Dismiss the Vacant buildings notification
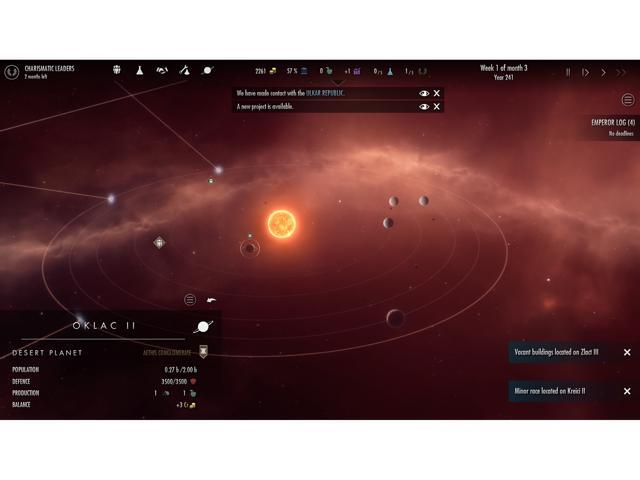Viewport: 640px width, 480px height. pyautogui.click(x=627, y=352)
